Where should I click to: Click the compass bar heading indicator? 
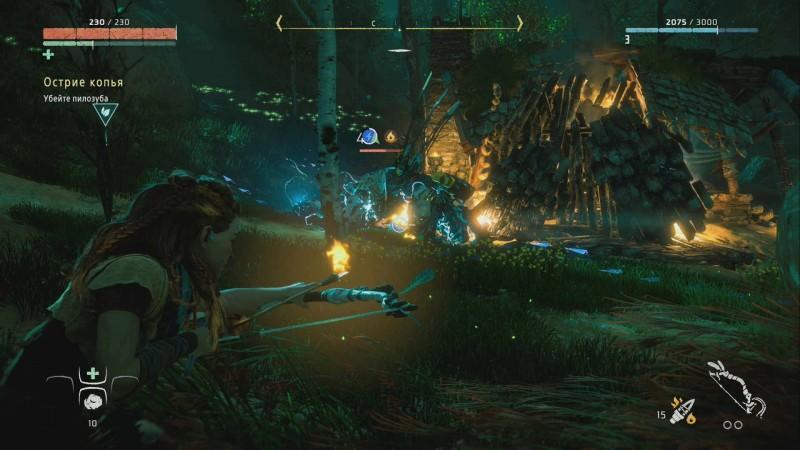coord(400,22)
